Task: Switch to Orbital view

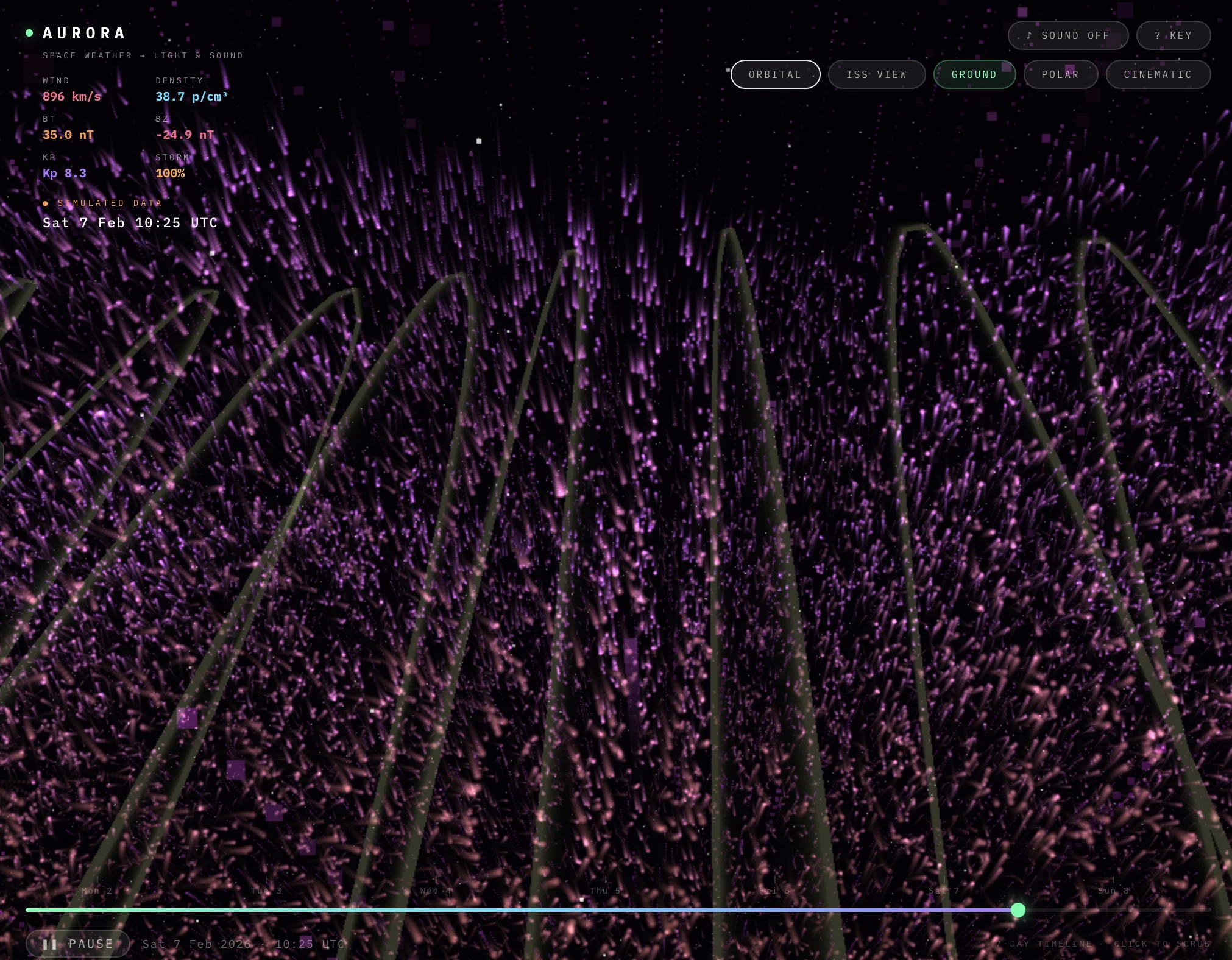Action: 775,74
